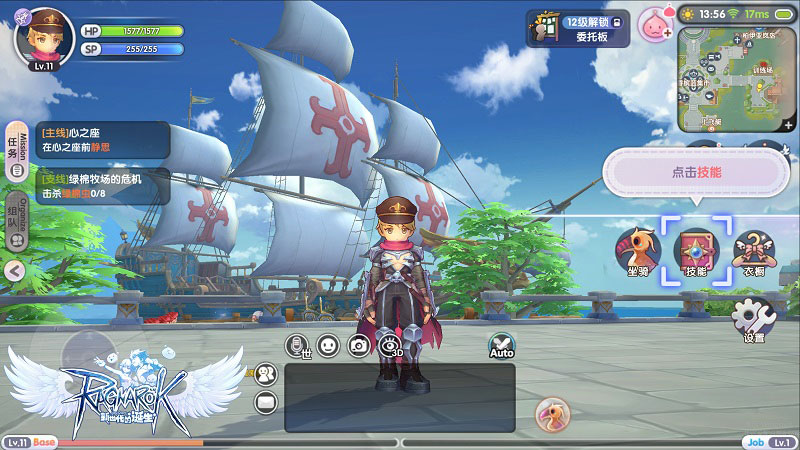Switch to the 任务 Mission tab
The width and height of the screenshot is (800, 450).
tap(14, 150)
